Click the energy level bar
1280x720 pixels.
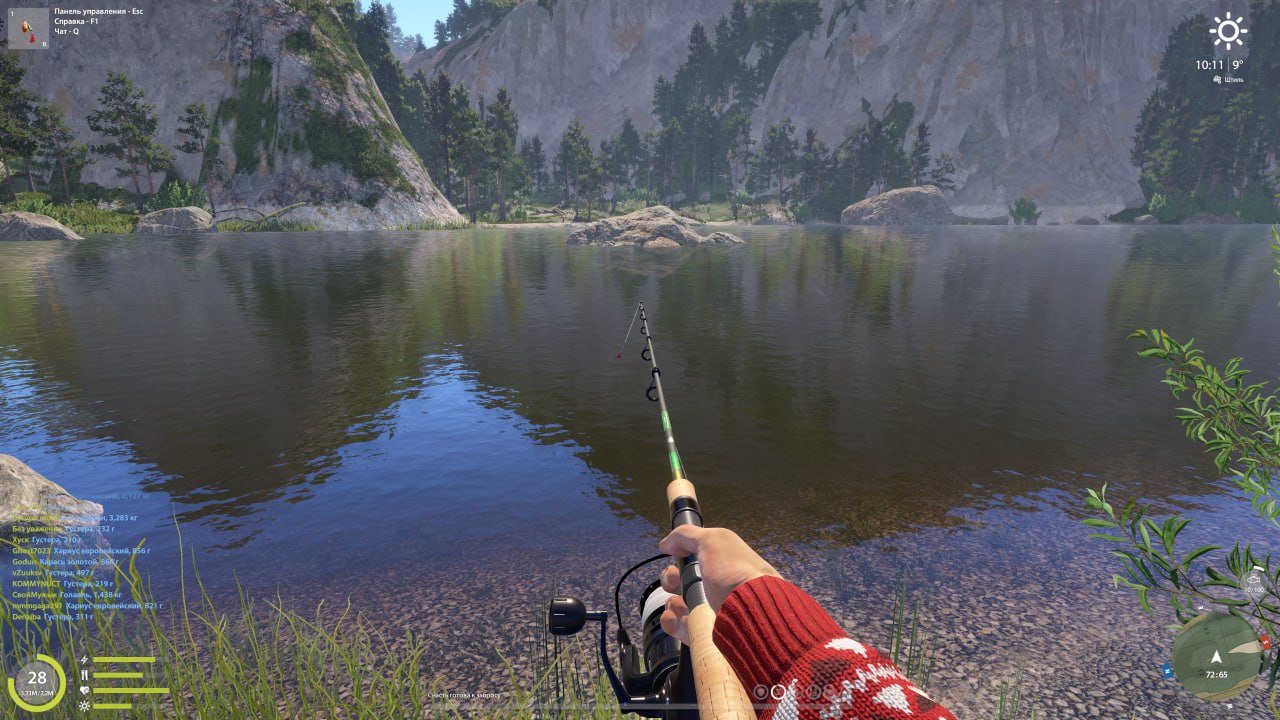coord(124,659)
